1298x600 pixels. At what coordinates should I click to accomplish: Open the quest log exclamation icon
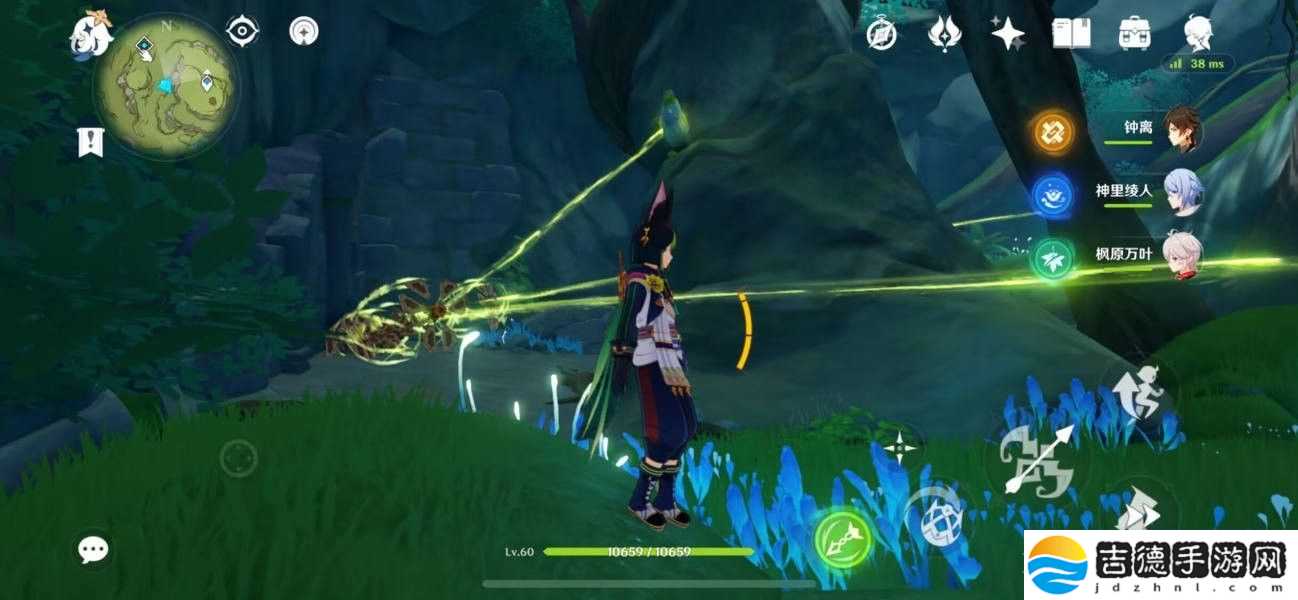91,142
